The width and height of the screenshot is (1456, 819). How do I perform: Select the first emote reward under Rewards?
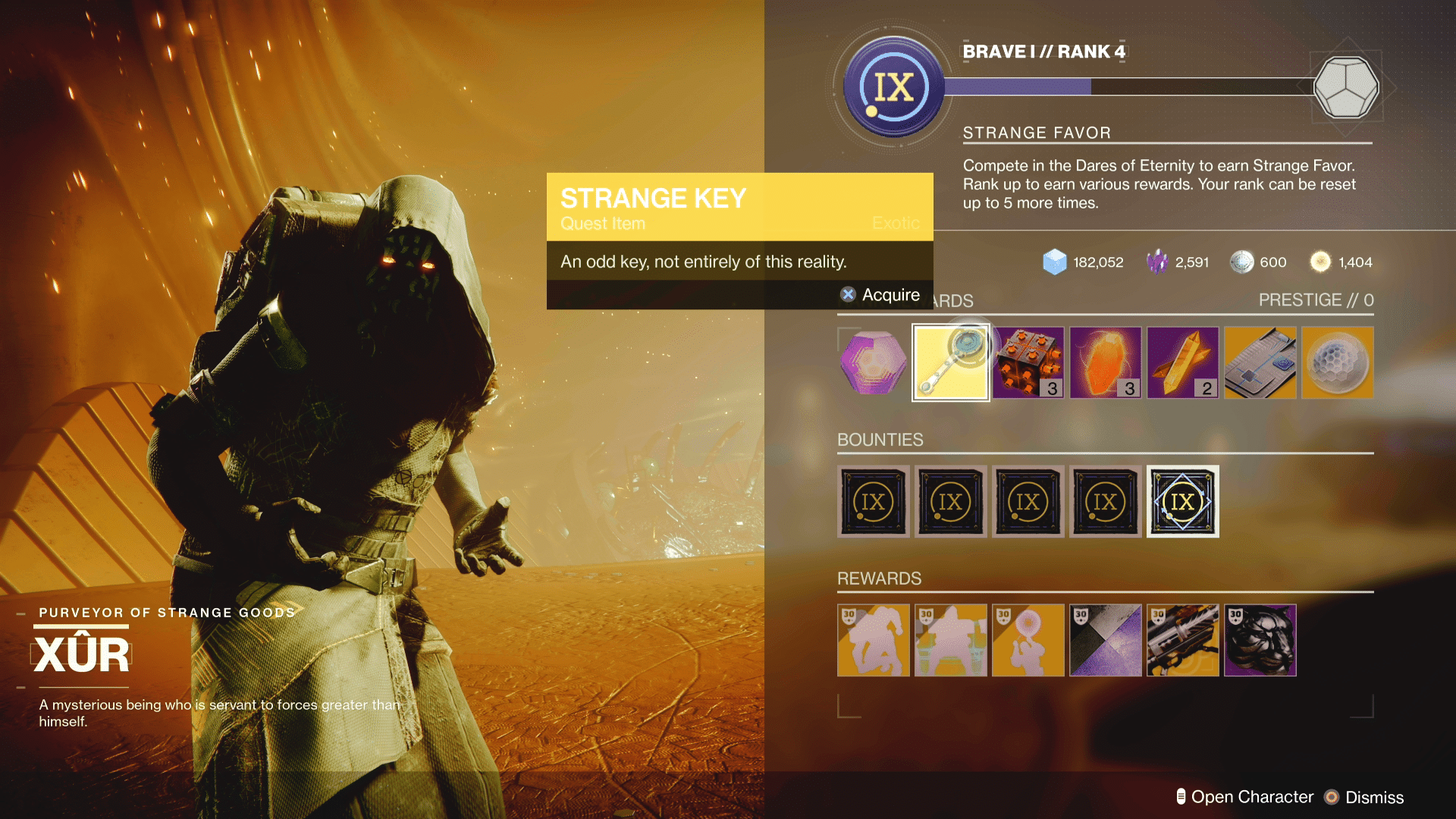coord(873,641)
